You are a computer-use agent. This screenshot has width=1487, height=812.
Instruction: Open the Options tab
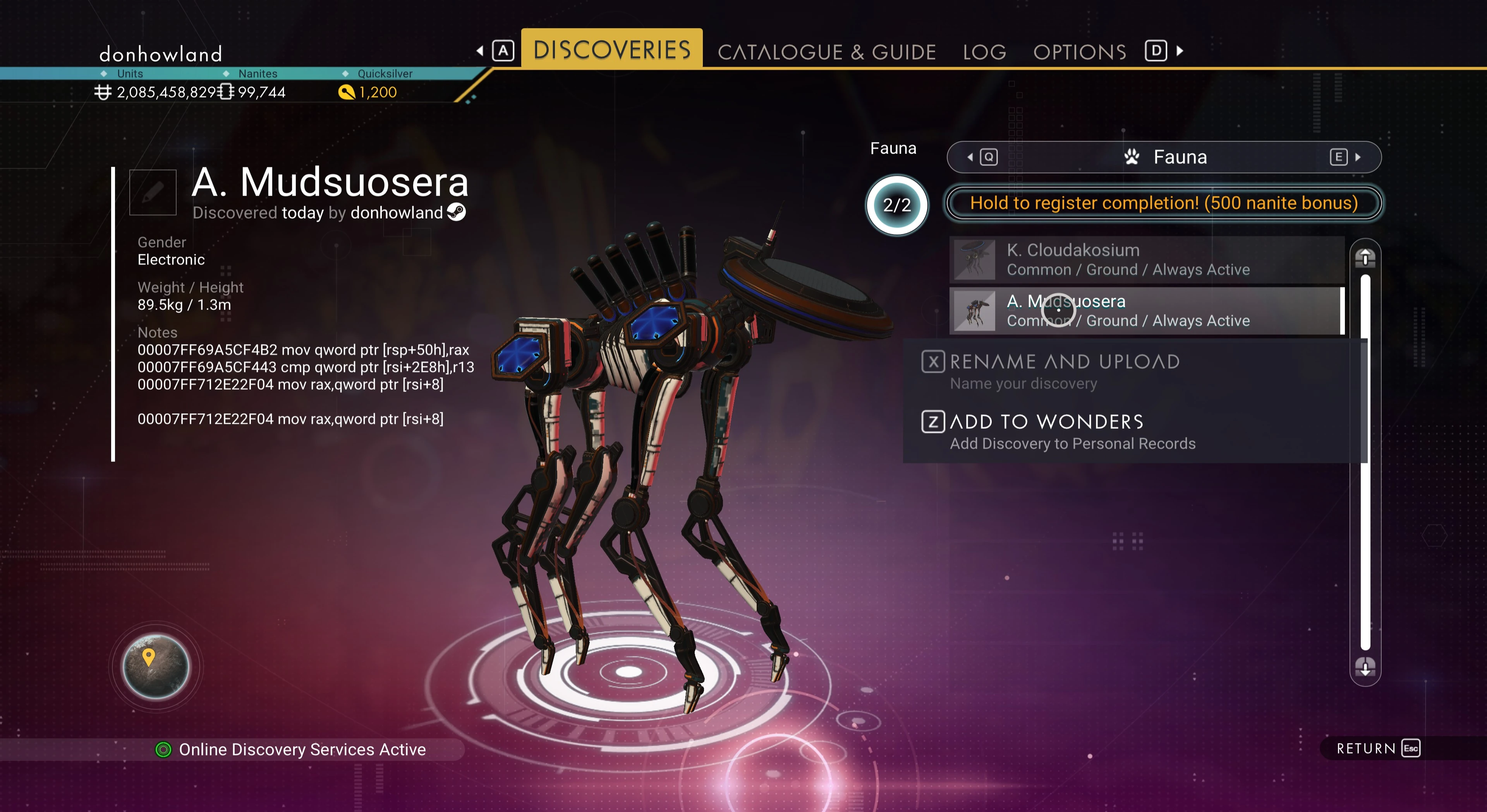point(1080,52)
